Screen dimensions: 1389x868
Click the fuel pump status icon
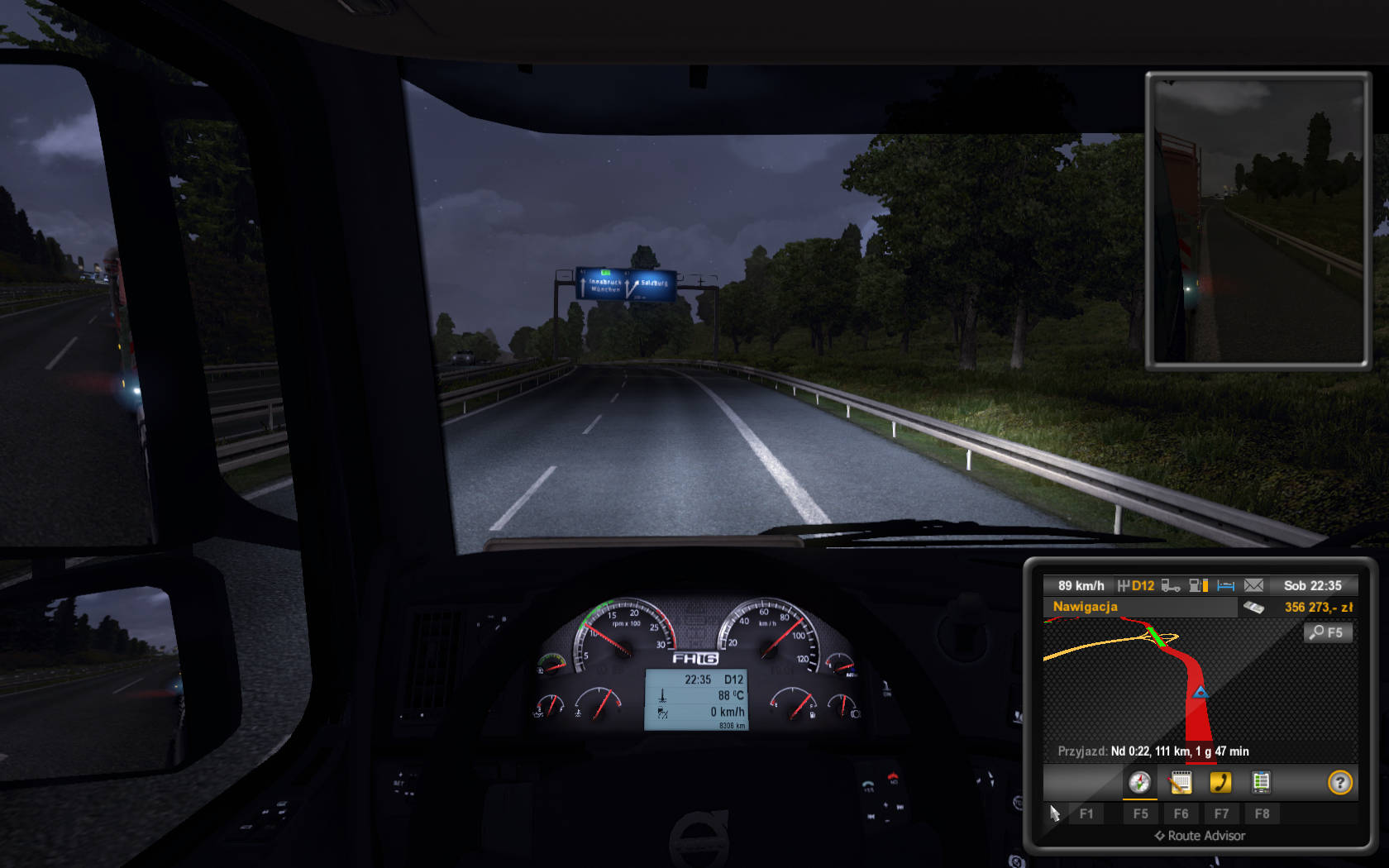tap(1198, 585)
